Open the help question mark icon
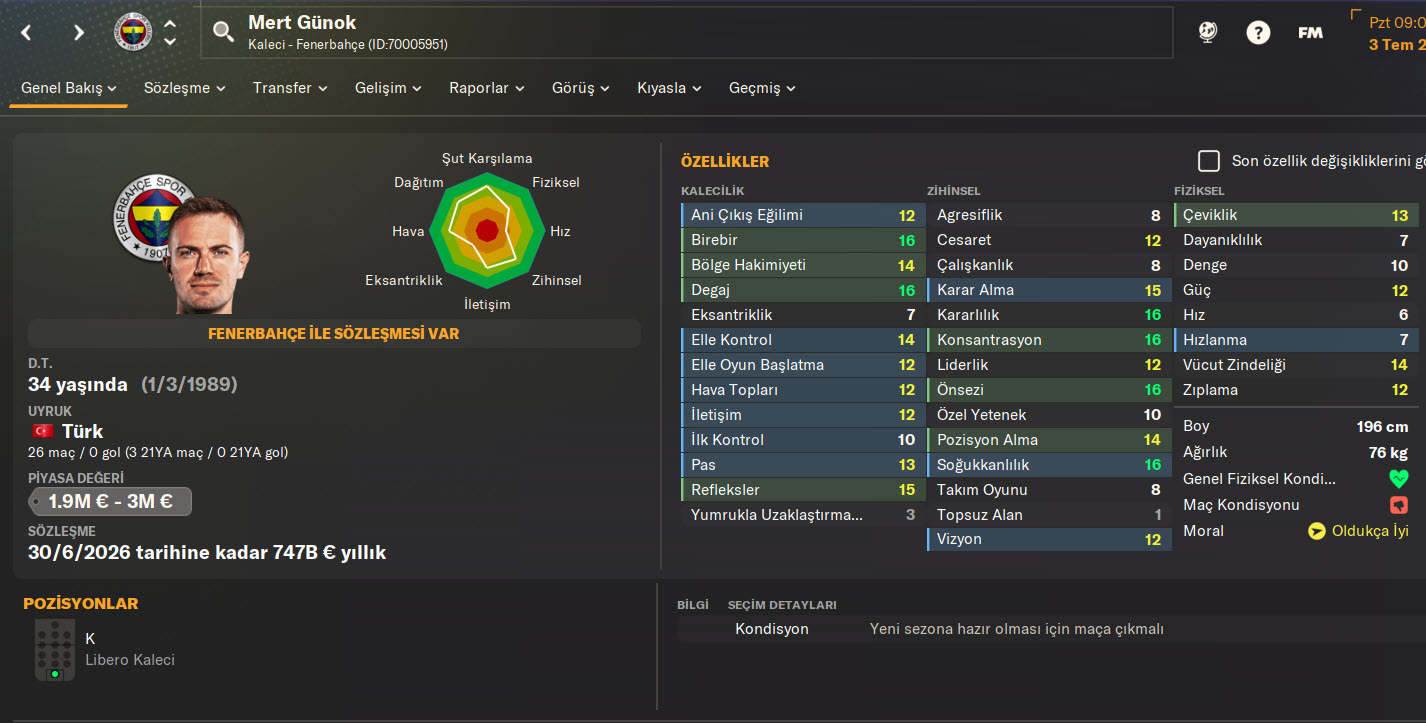Screen dimensions: 1426x723 pos(1258,33)
